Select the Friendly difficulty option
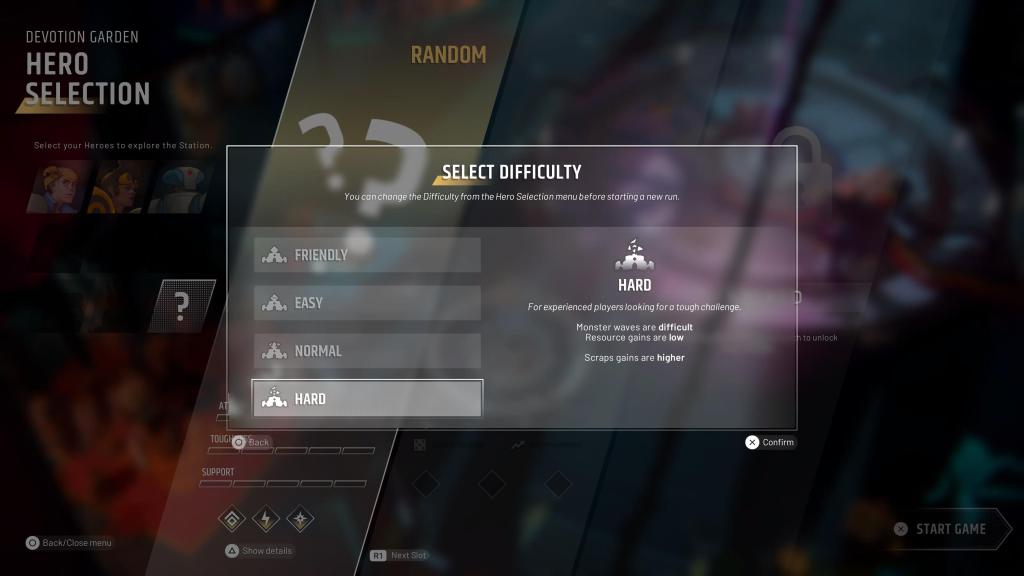1024x576 pixels. (x=367, y=255)
